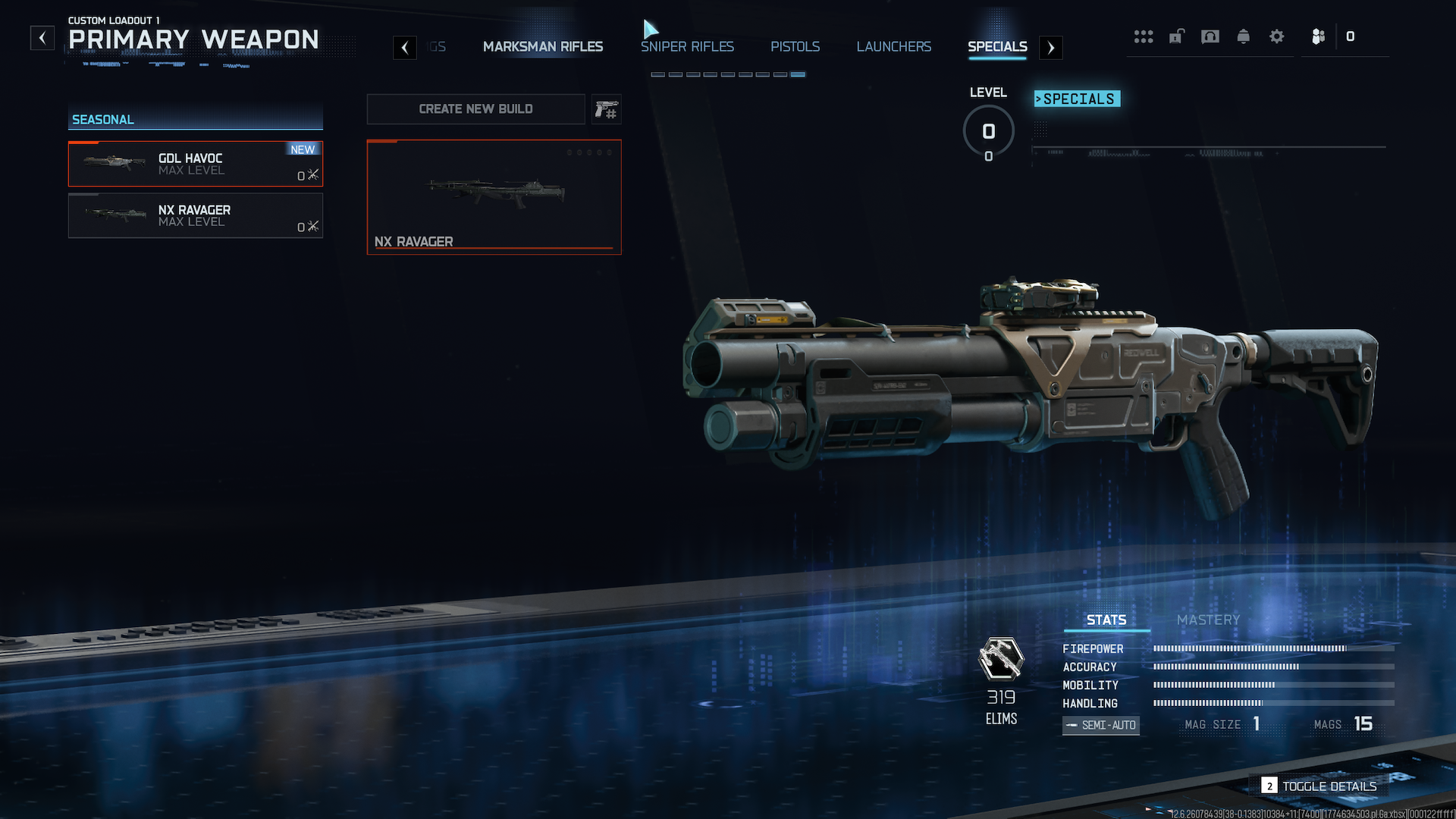Viewport: 1456px width, 819px height.
Task: Open the pistol hash build code button
Action: [606, 109]
